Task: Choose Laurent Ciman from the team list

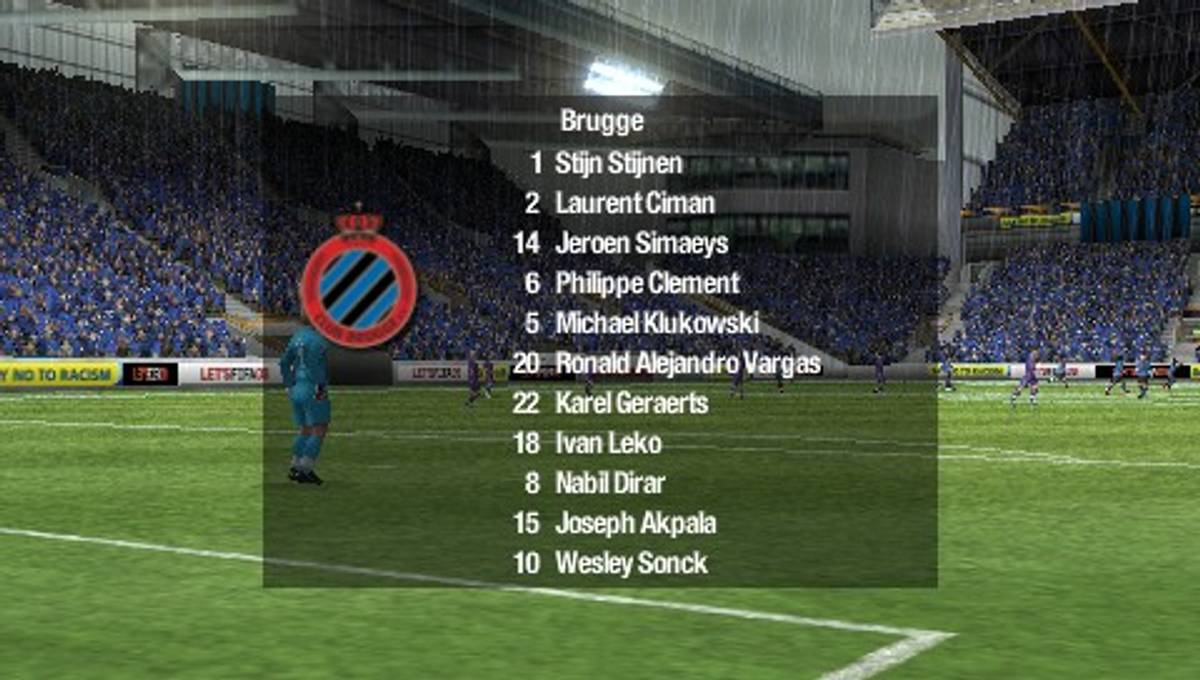Action: coord(634,203)
